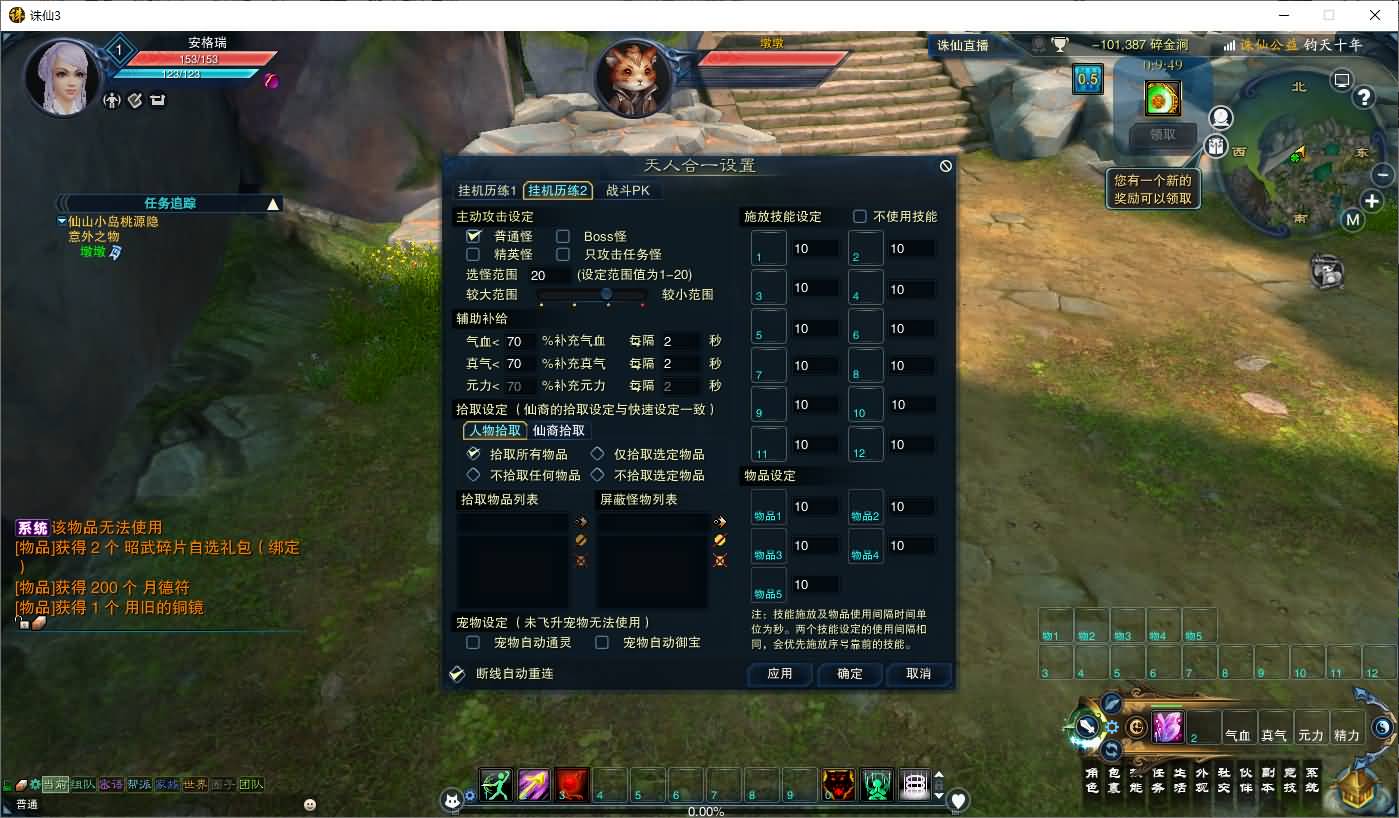
Task: Click the smiley emote icon in chat bar
Action: [310, 804]
